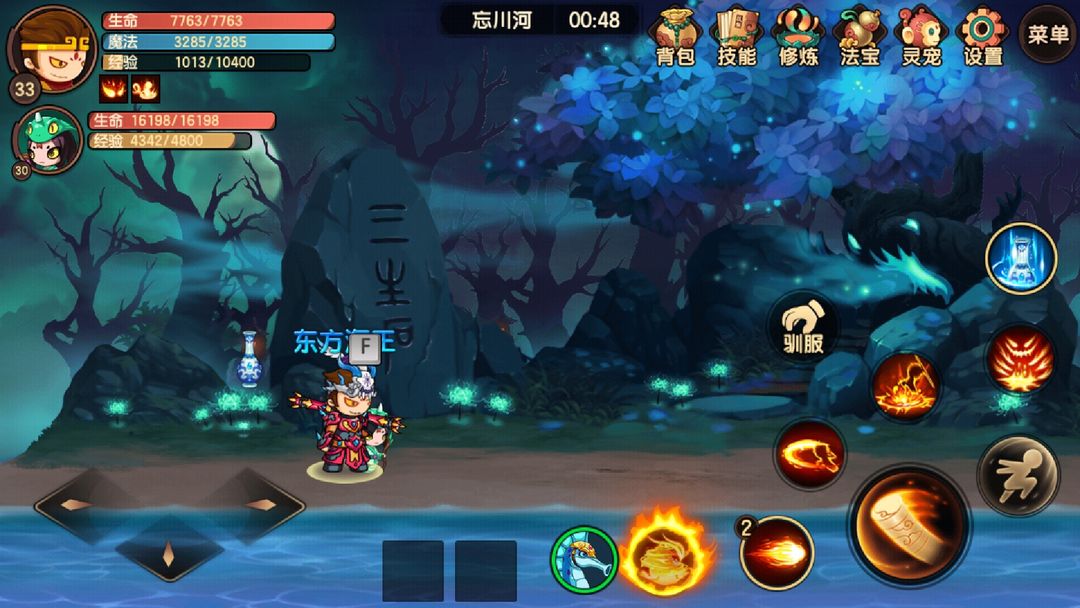Screen dimensions: 1080x608
Task: Activate the flaming phoenix ring skill
Action: point(667,553)
